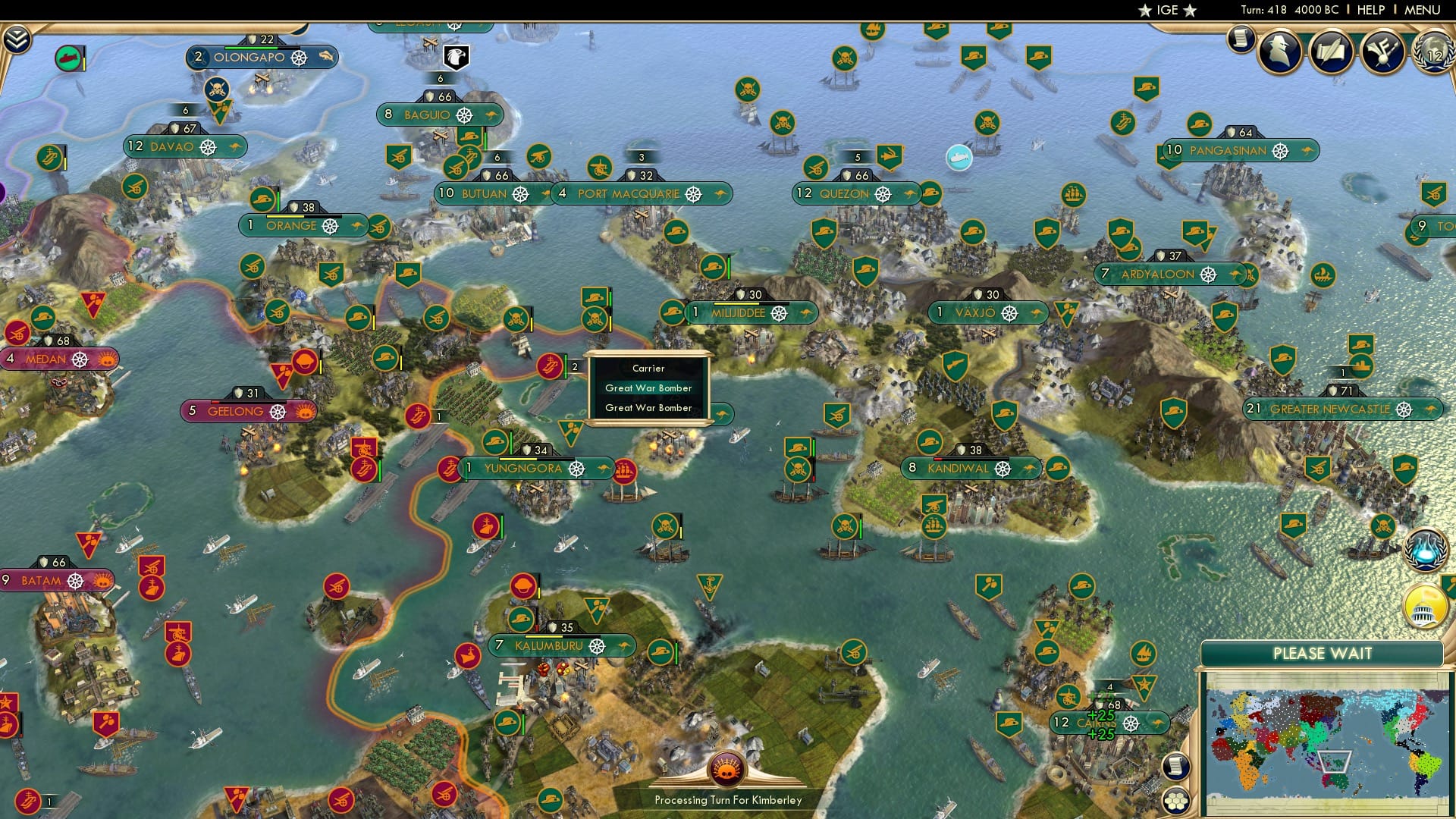
Task: Select "Carrier" in the unit stack popup
Action: tap(648, 368)
